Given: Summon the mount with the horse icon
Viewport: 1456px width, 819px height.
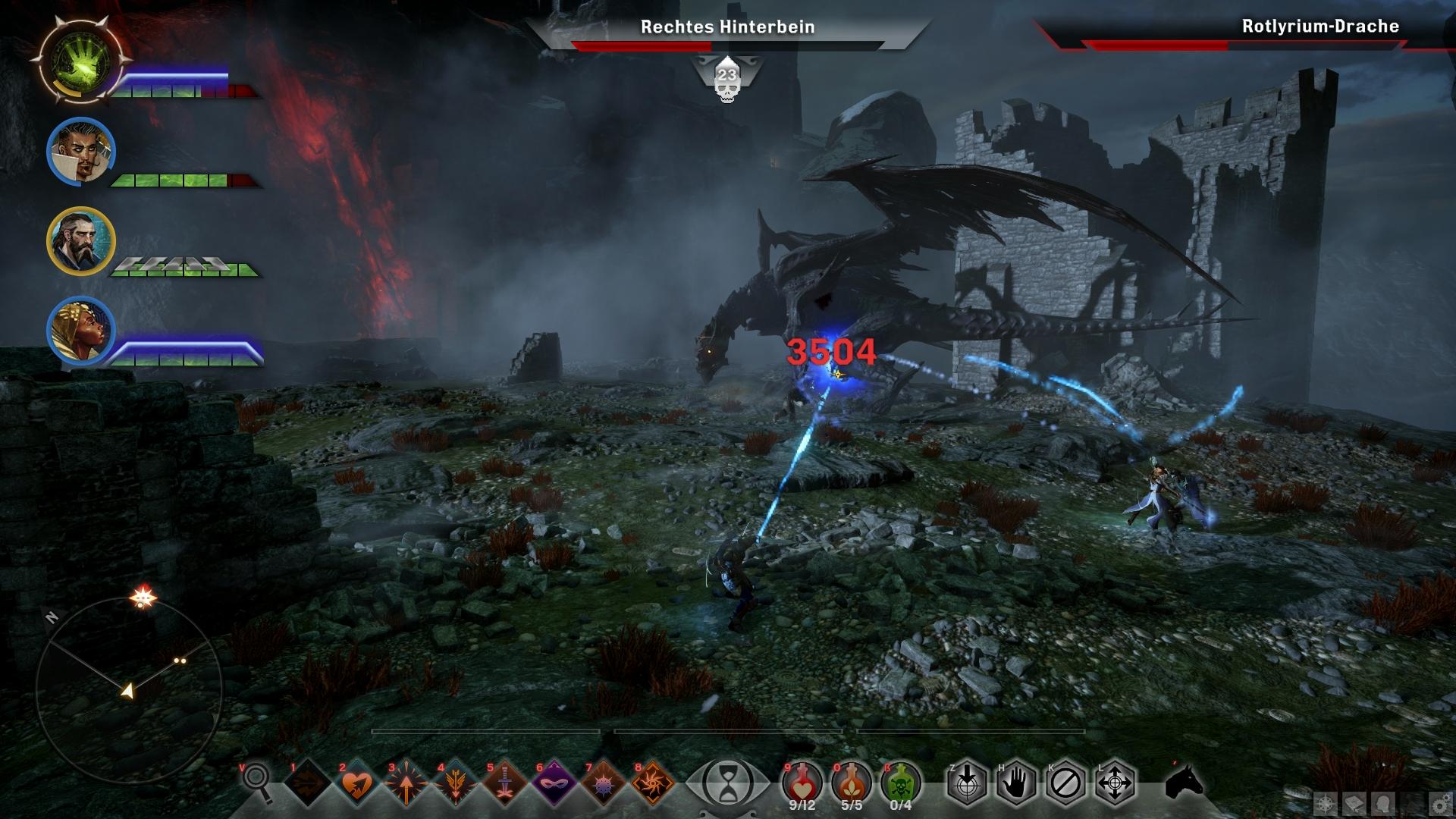Looking at the screenshot, I should [1183, 782].
